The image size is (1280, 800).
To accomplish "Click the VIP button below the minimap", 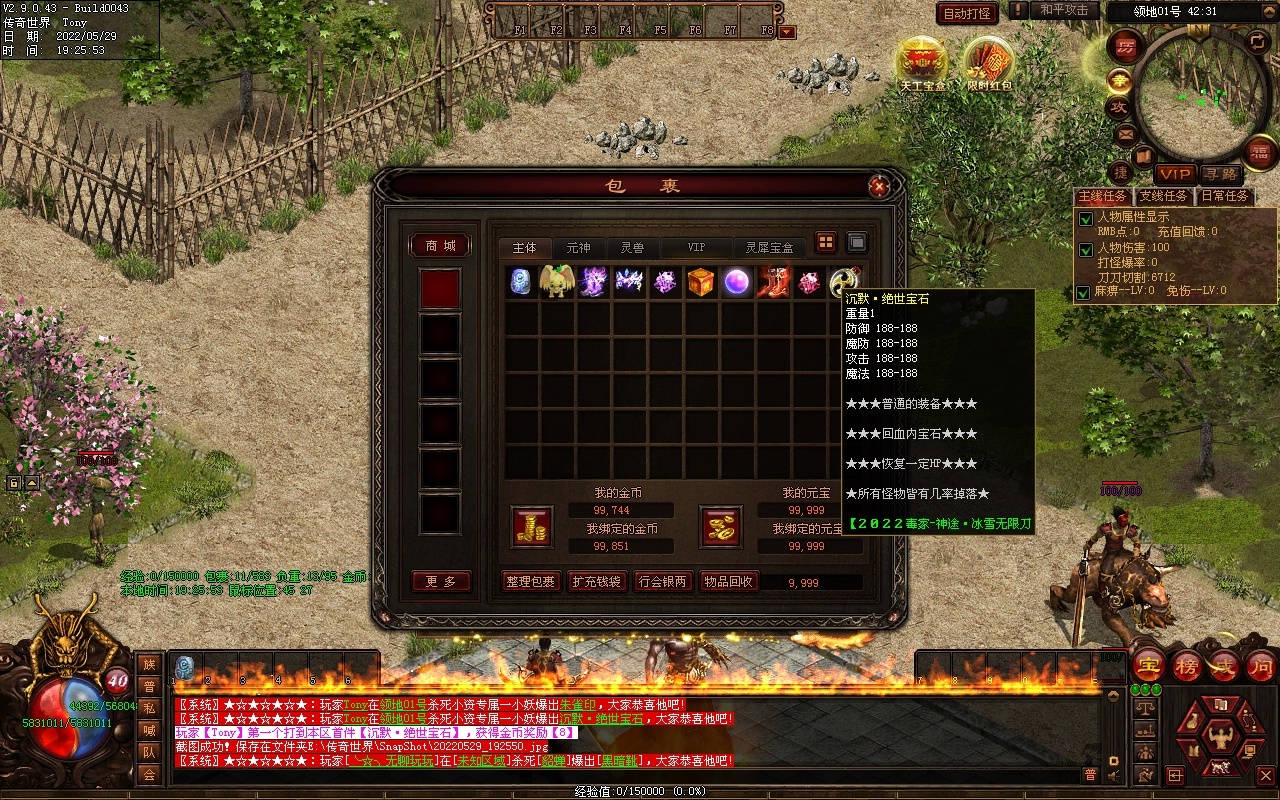I will pyautogui.click(x=1176, y=174).
